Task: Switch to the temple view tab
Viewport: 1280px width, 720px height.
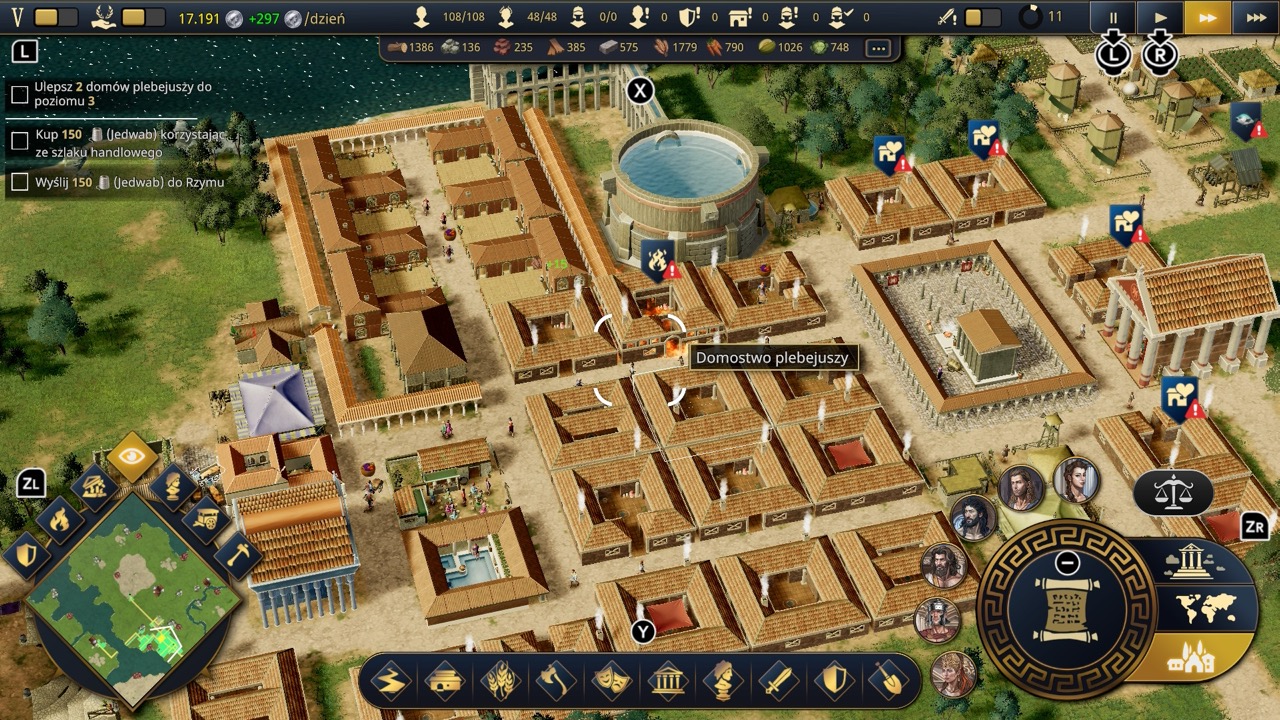Action: tap(1190, 562)
